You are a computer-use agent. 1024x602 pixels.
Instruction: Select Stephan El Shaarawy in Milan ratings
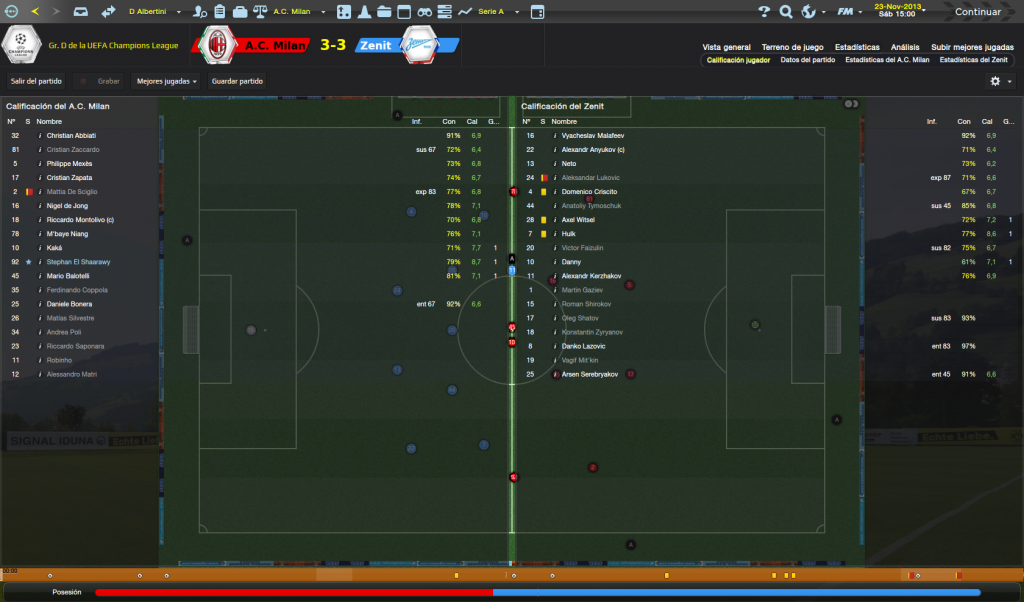pyautogui.click(x=78, y=262)
